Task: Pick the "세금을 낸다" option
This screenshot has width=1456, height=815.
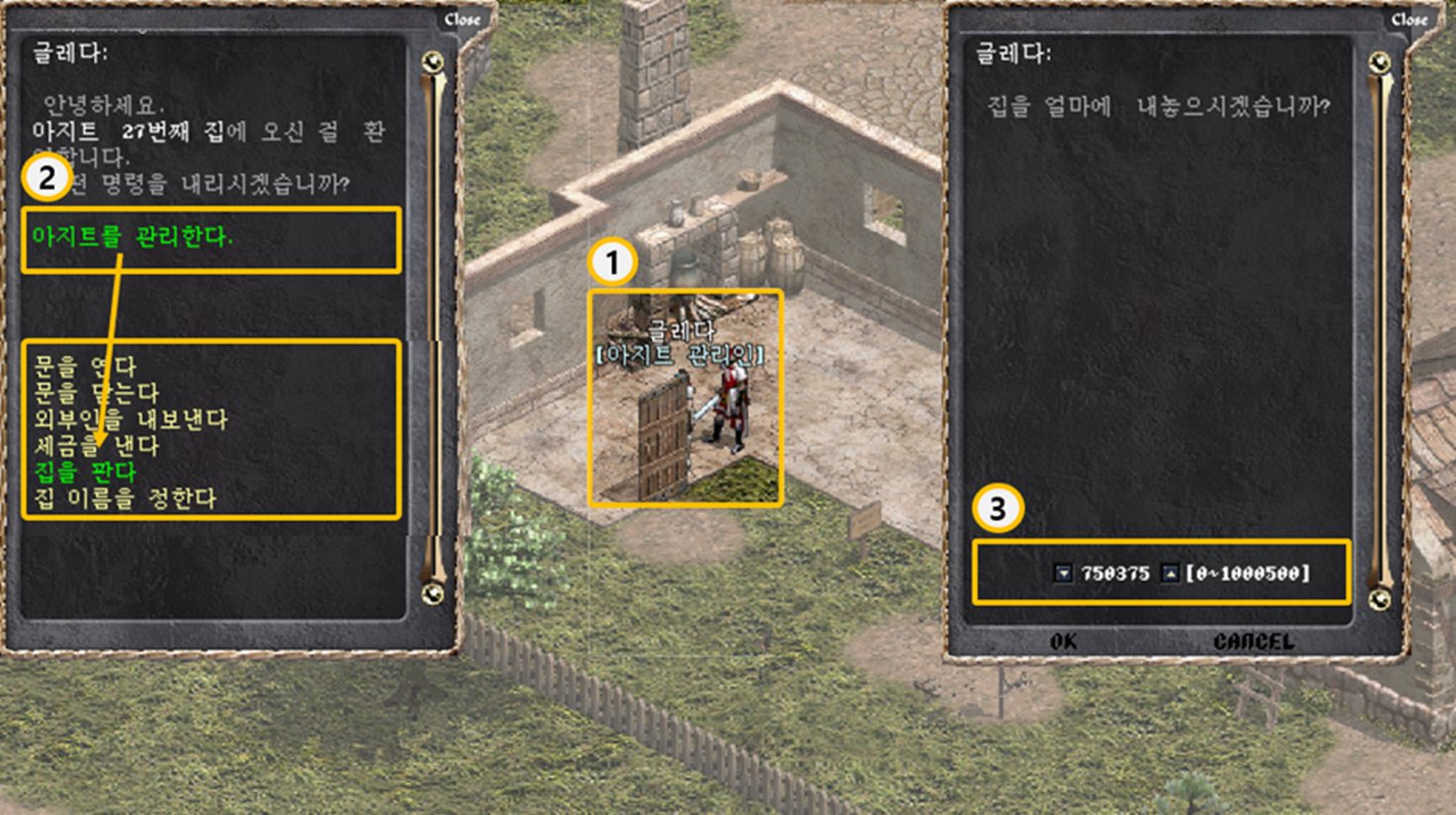Action: (96, 446)
